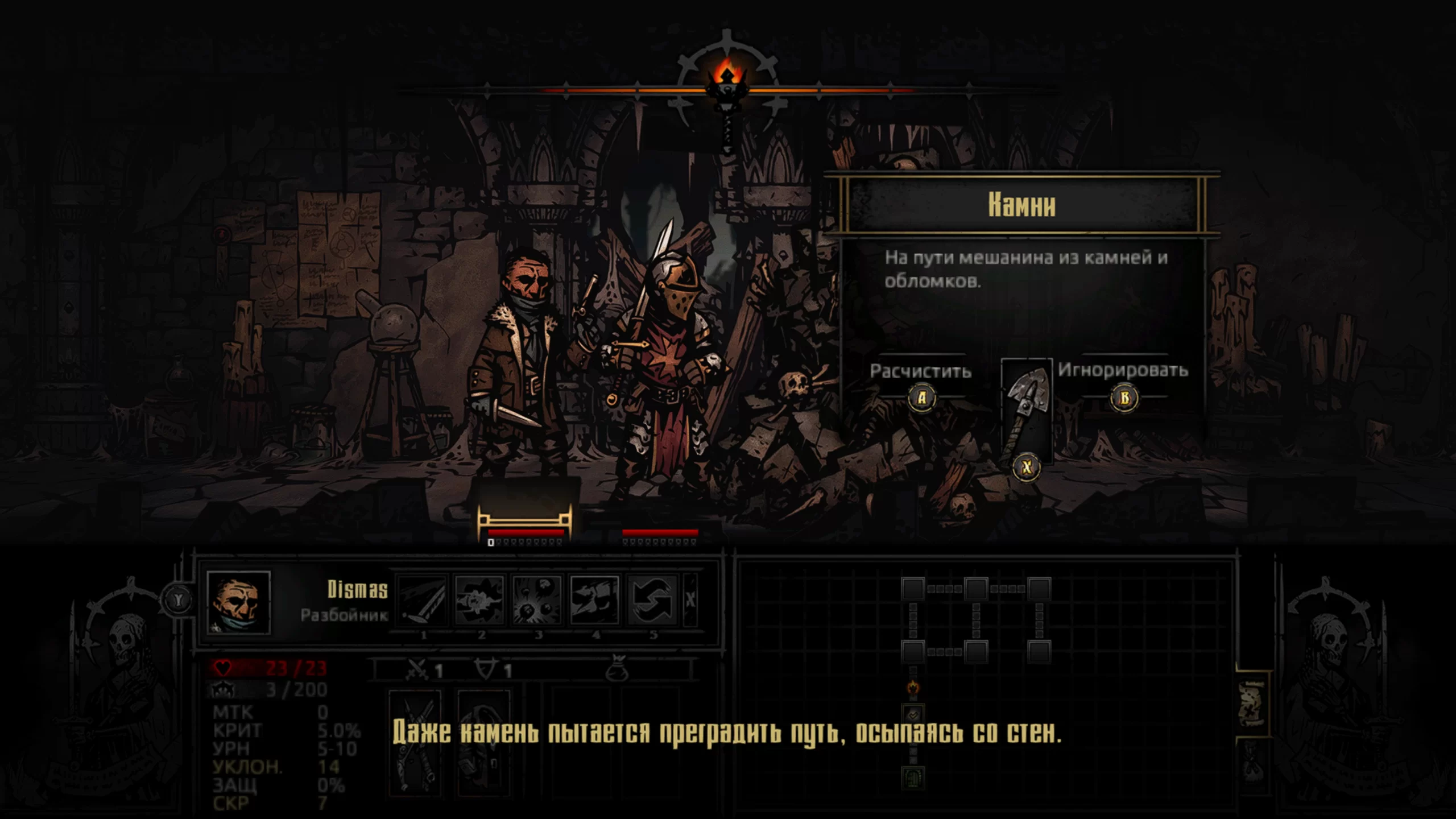
Task: Inspect the crossed weapons equipment slot
Action: tap(415, 739)
